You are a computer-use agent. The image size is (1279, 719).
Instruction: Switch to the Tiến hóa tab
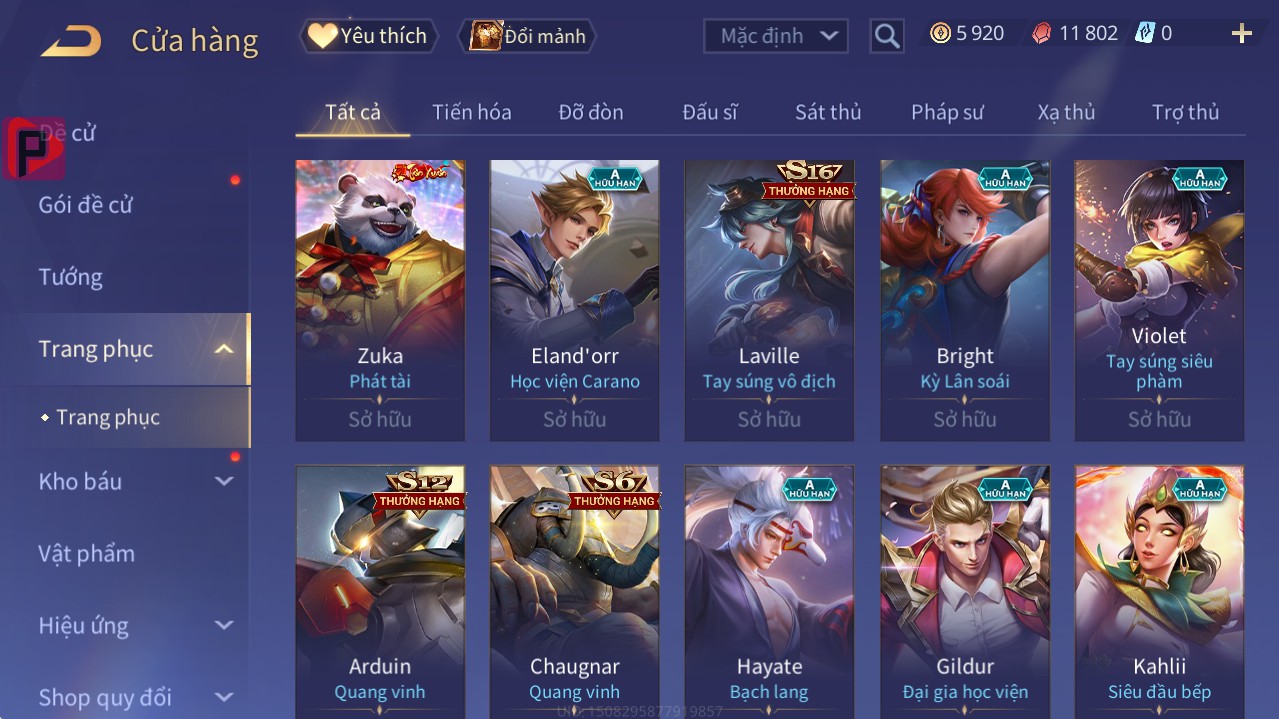(x=471, y=112)
